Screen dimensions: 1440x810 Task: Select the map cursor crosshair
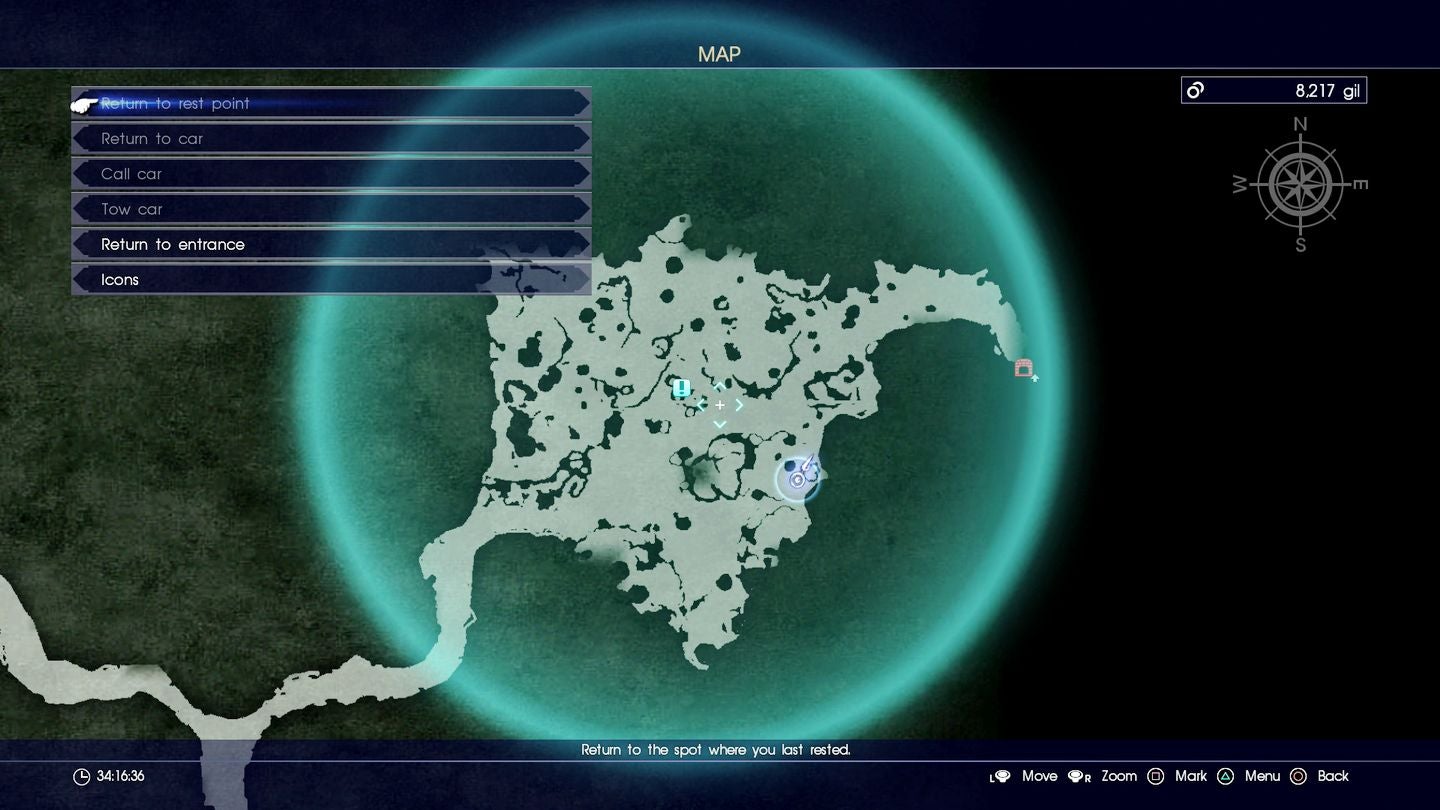tap(719, 405)
